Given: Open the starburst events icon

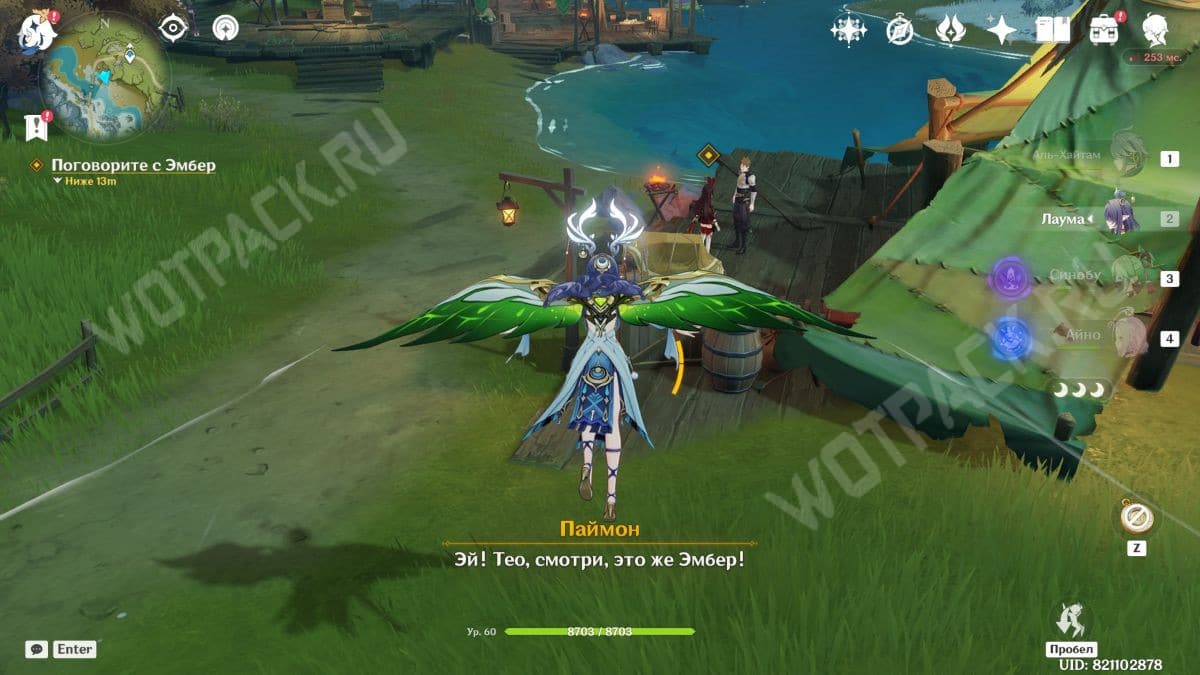Looking at the screenshot, I should click(848, 31).
